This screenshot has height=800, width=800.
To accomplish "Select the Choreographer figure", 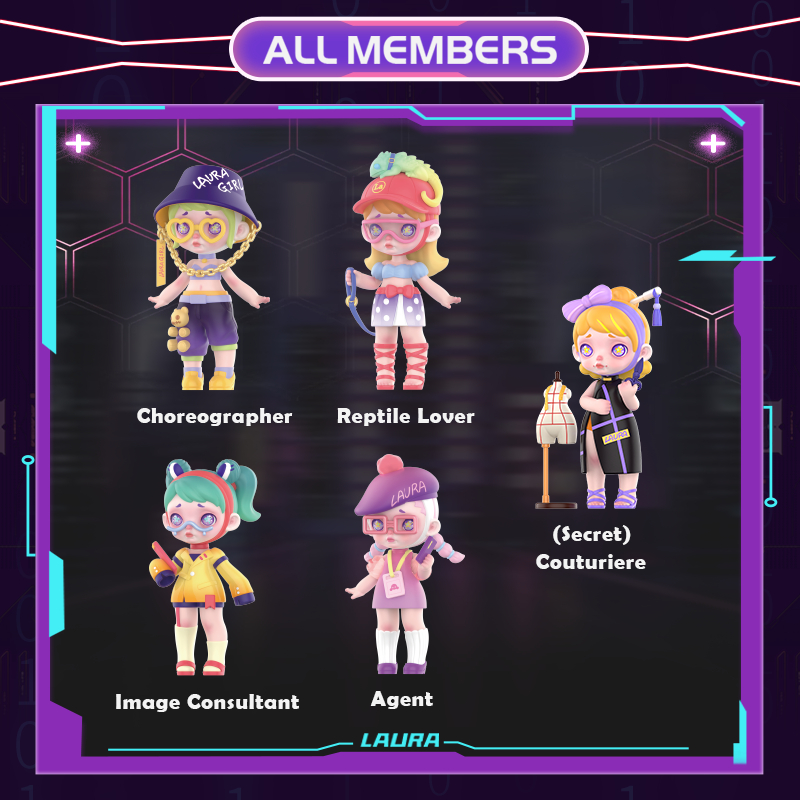I will click(207, 280).
